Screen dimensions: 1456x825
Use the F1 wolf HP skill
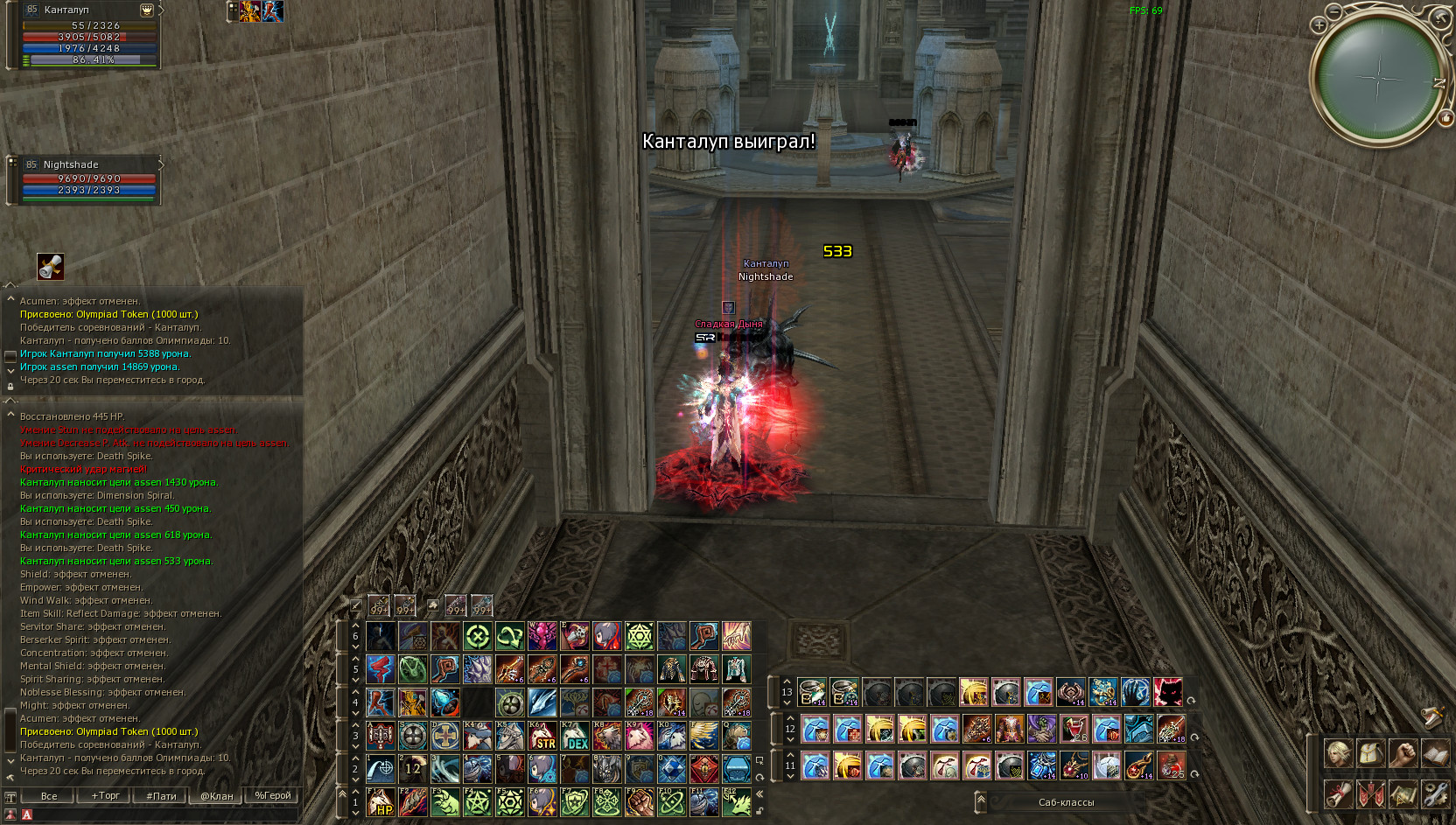tap(381, 802)
